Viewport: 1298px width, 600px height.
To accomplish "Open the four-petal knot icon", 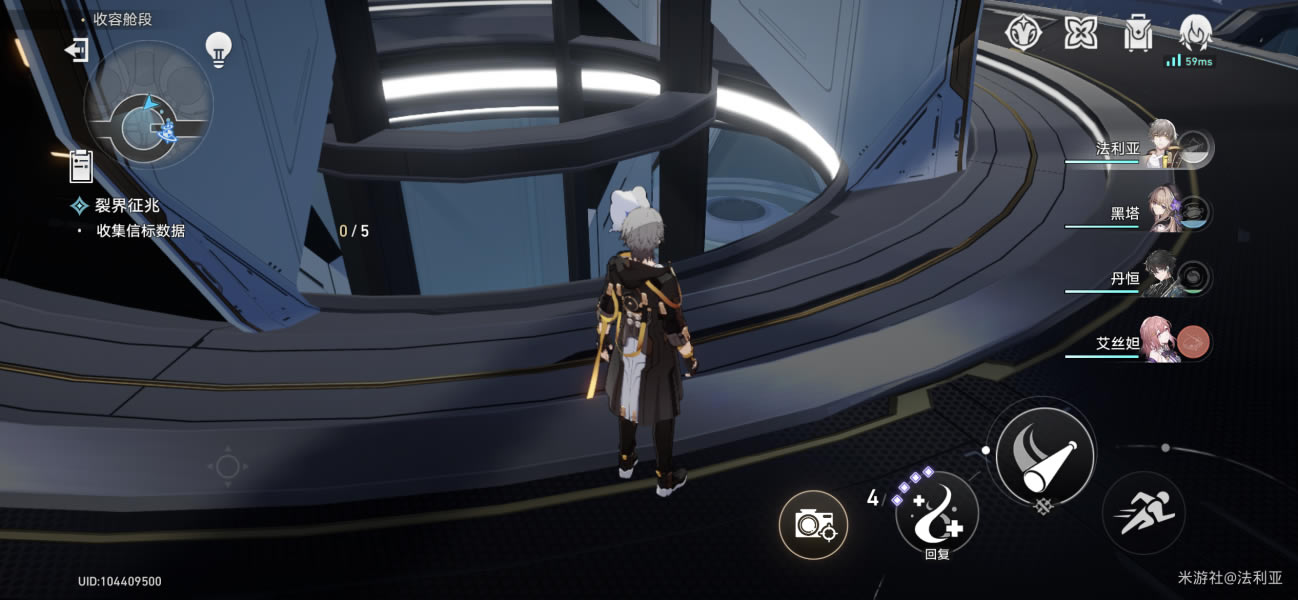I will pos(1080,34).
